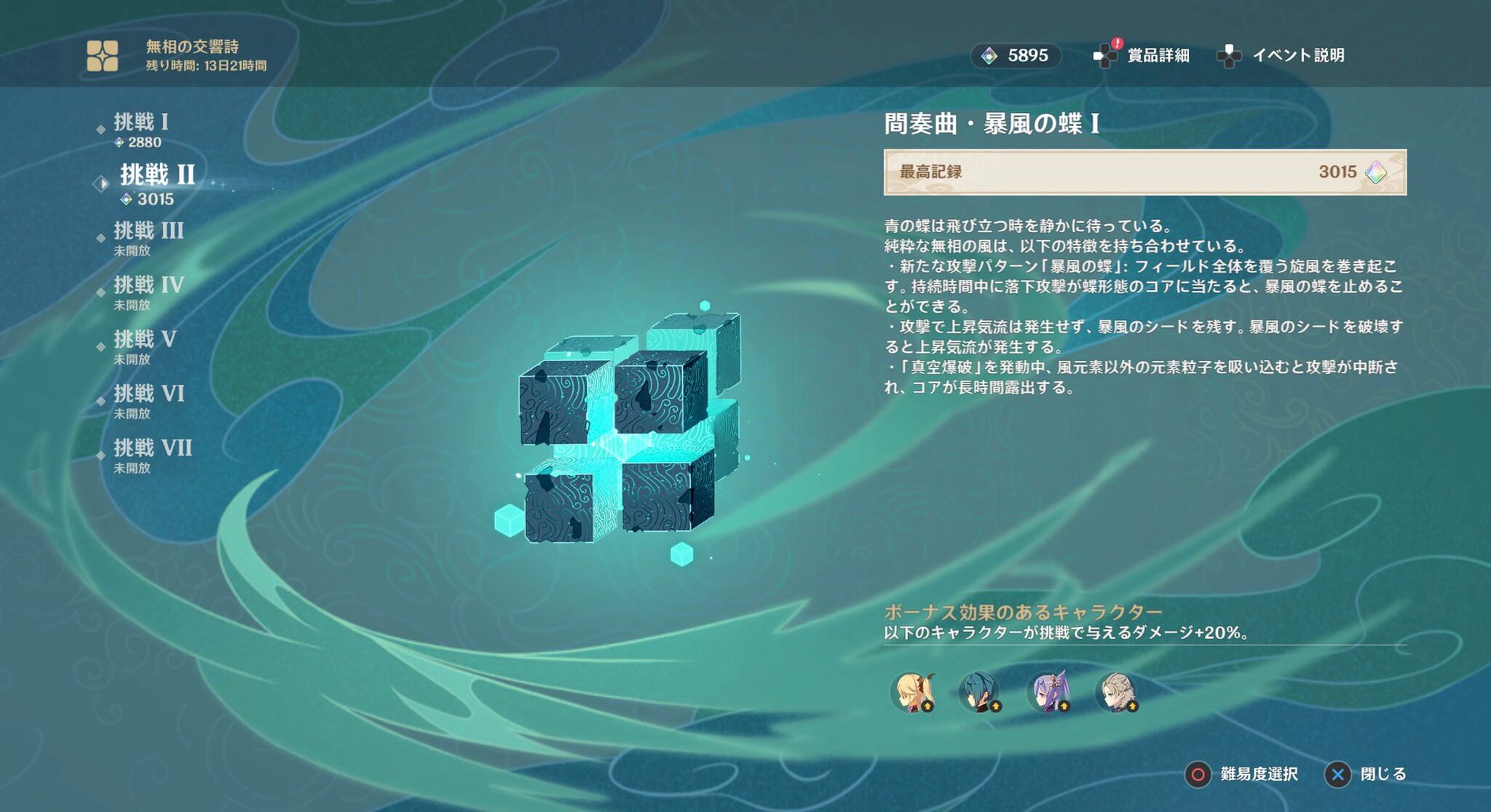
Task: Open the イベント説明 event explanation
Action: pos(1300,54)
